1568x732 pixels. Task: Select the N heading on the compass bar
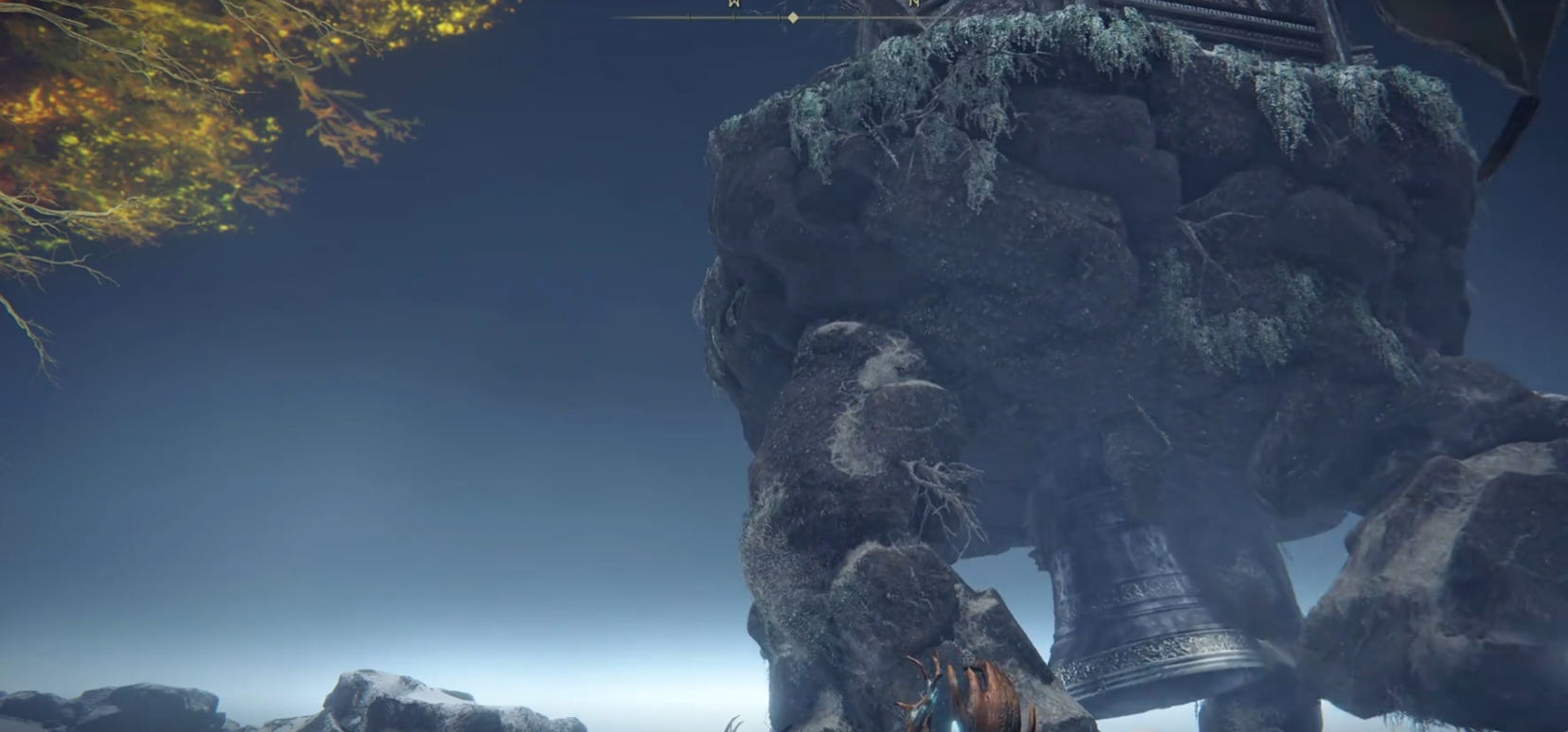(x=914, y=4)
